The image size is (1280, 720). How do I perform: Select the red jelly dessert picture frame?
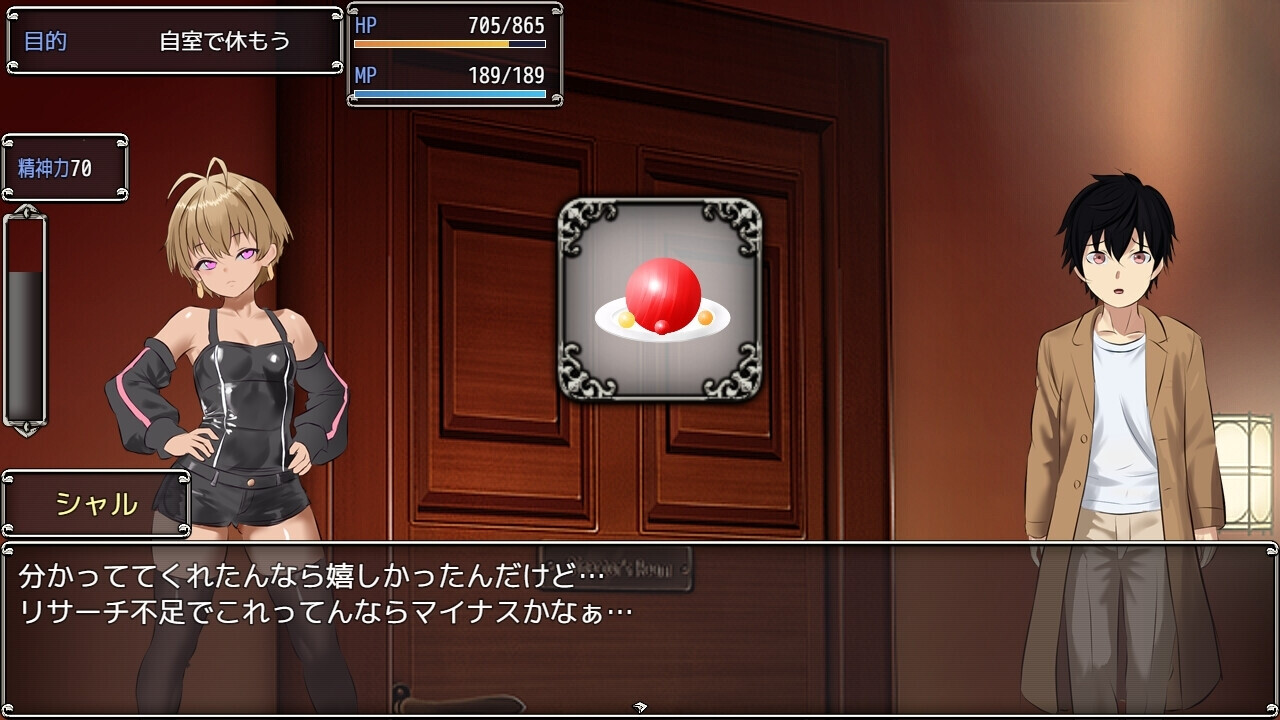[660, 299]
